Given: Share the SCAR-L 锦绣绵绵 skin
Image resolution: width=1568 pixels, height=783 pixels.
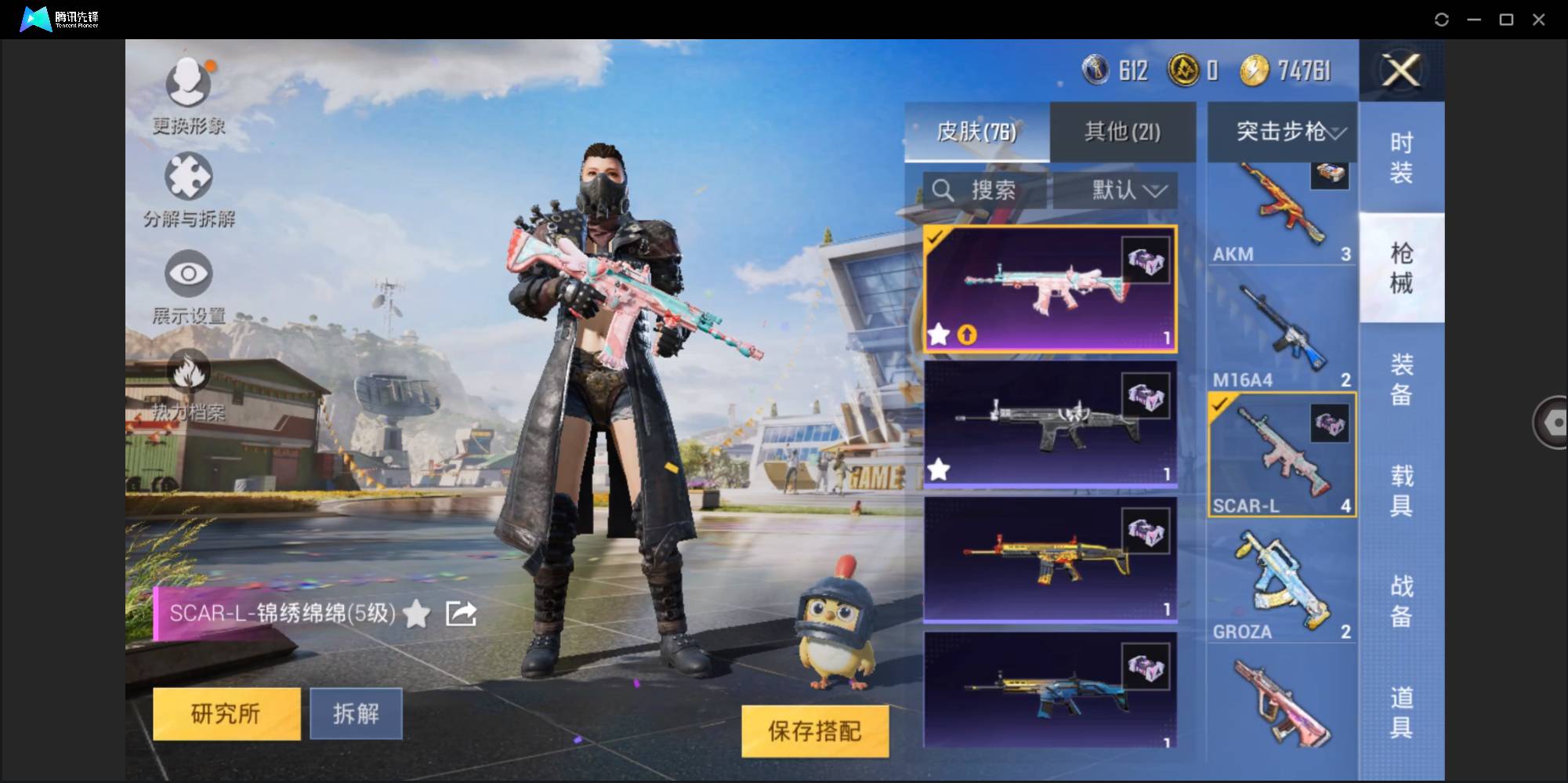Looking at the screenshot, I should (461, 614).
